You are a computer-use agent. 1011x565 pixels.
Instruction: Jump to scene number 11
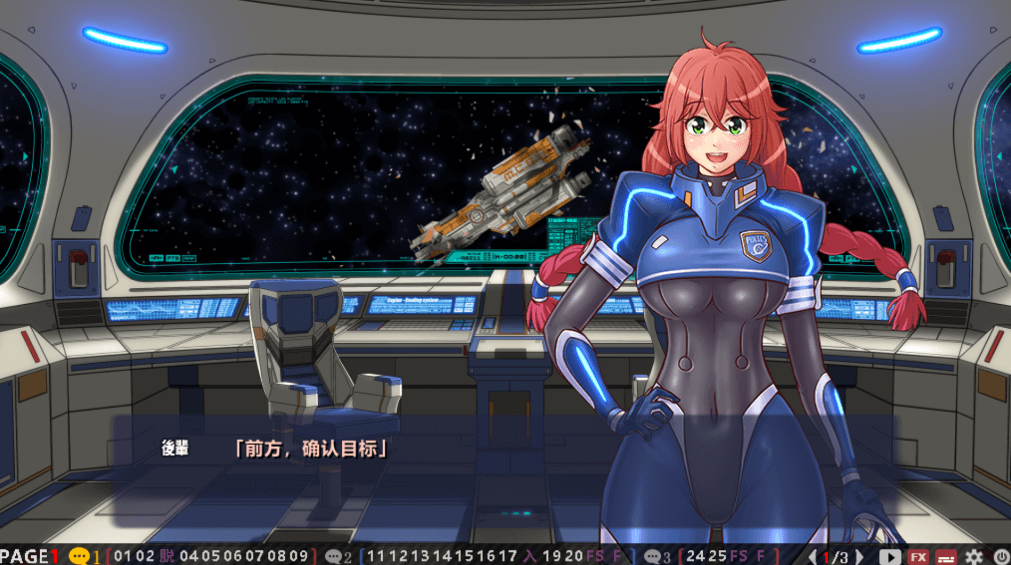(x=376, y=556)
